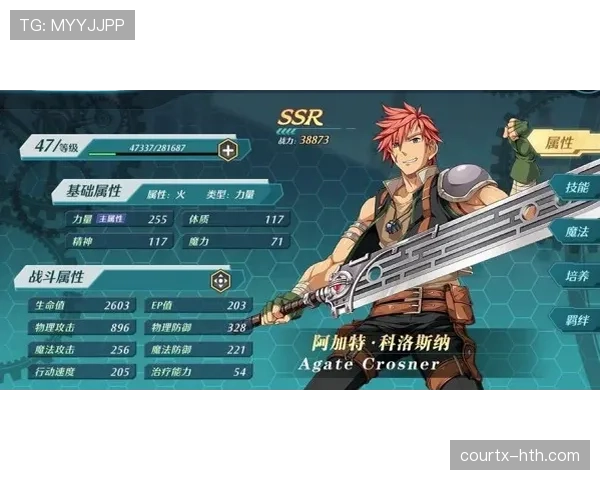600x480 pixels.
Task: Show the 羁绊 tab
Action: [x=577, y=320]
